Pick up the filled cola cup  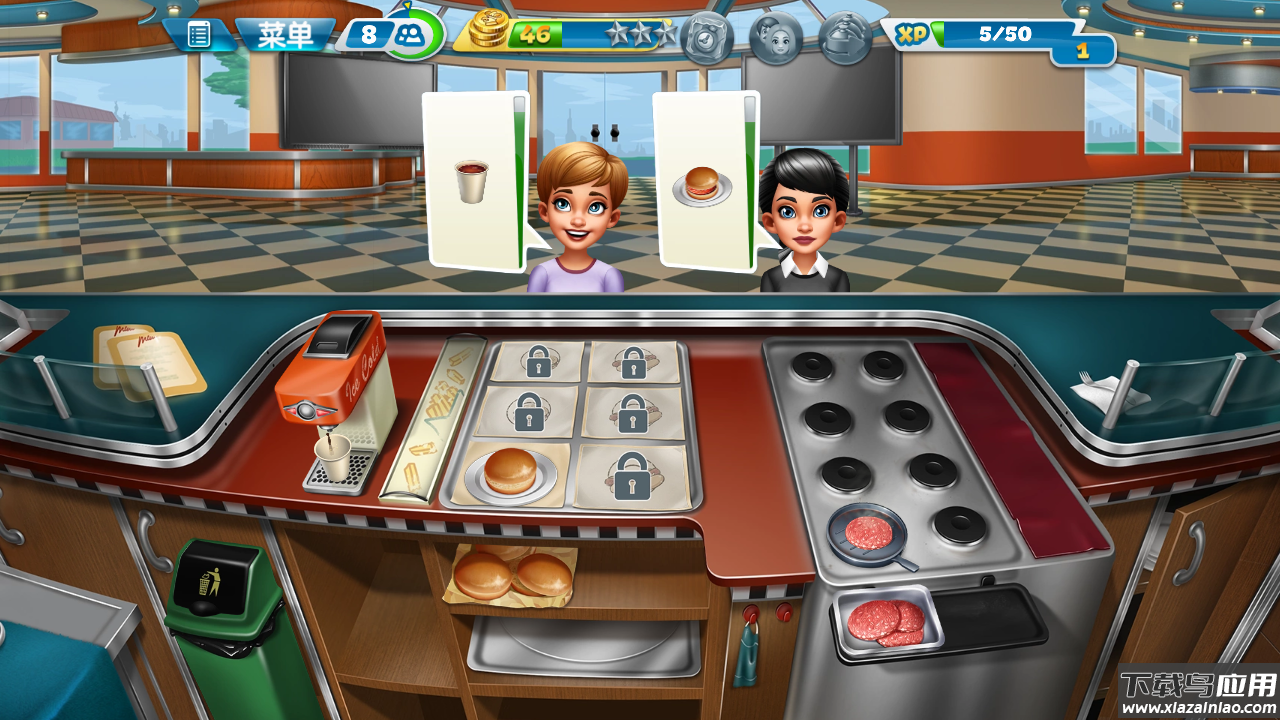[333, 458]
